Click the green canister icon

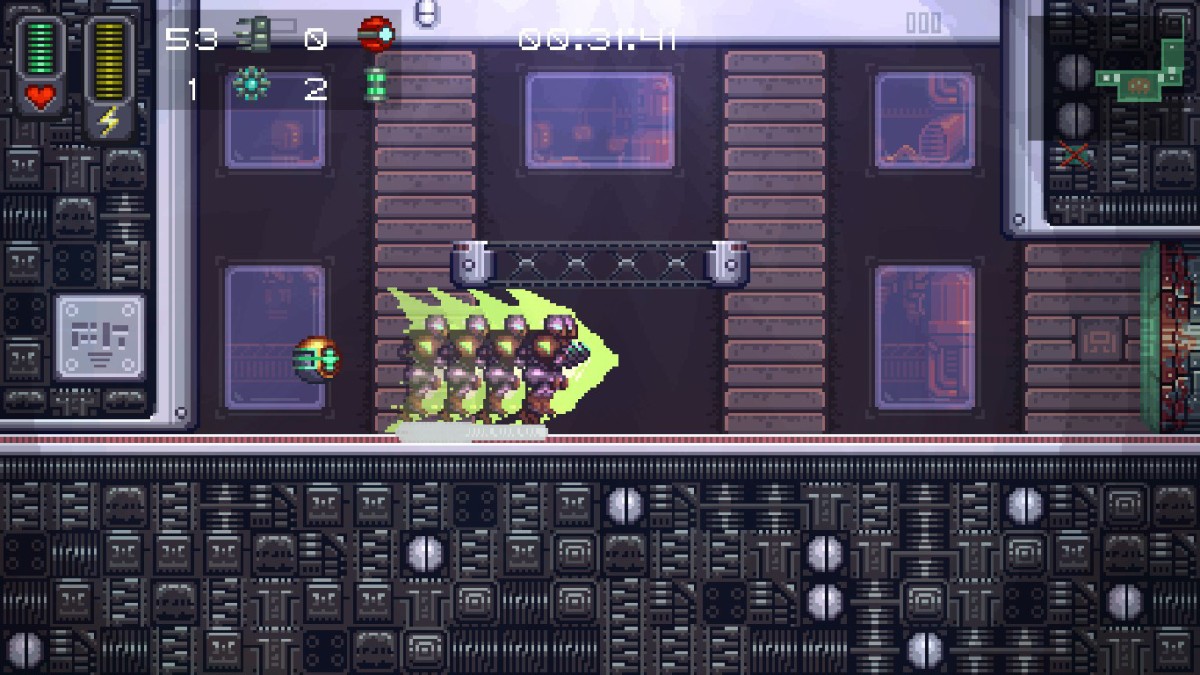point(376,86)
